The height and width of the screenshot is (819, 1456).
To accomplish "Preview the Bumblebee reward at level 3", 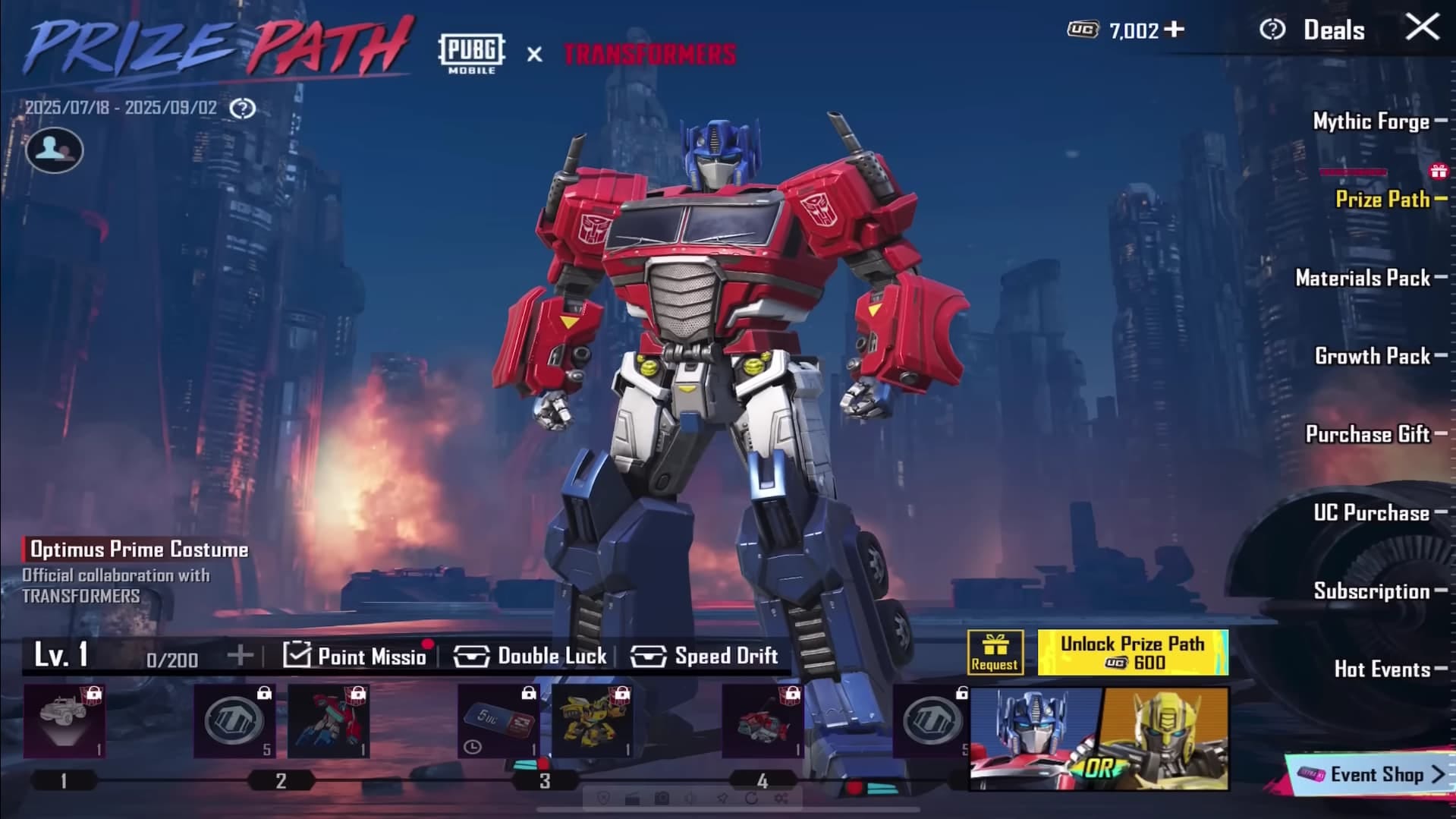I will tap(592, 721).
